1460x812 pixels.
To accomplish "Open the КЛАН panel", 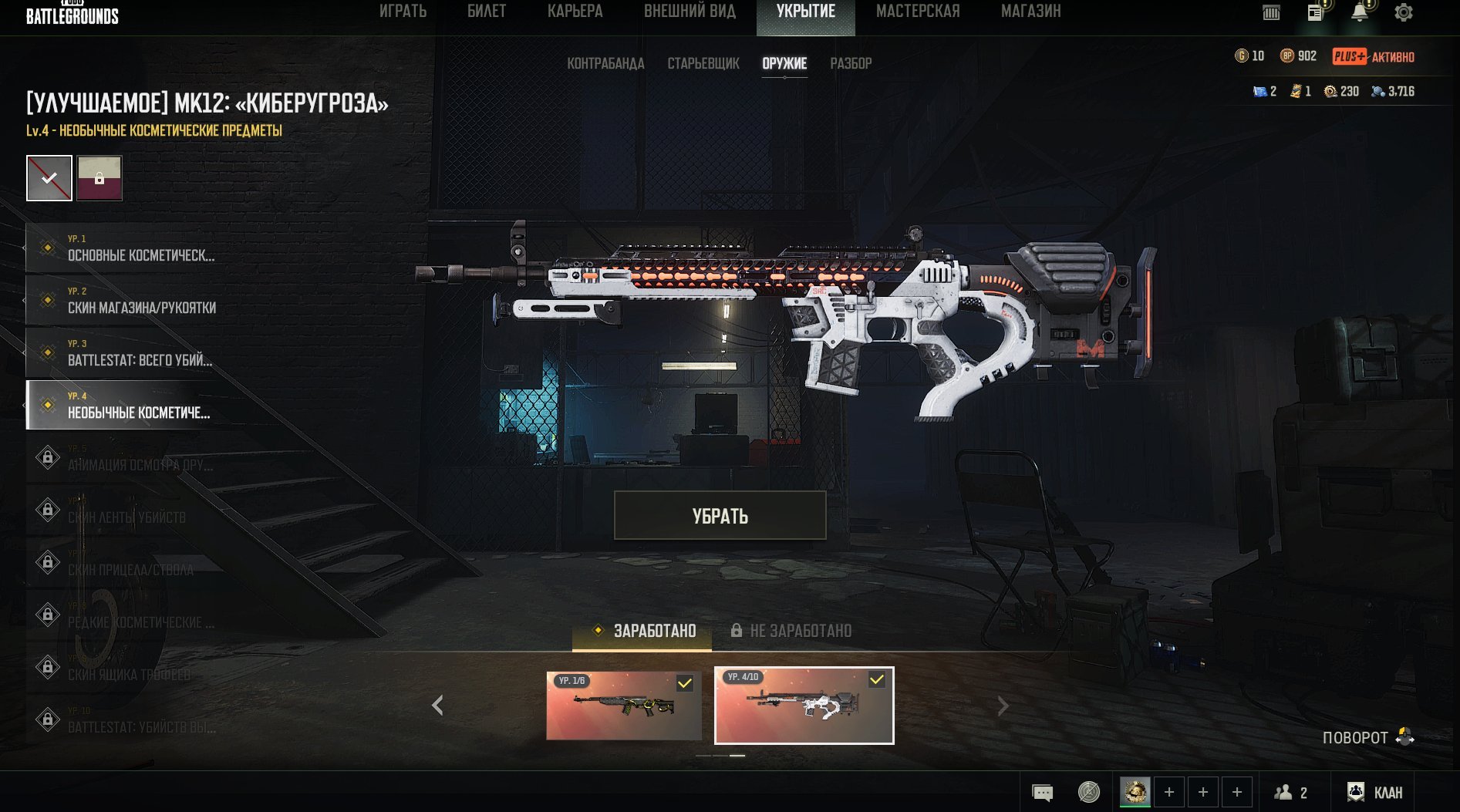I will coord(1375,792).
